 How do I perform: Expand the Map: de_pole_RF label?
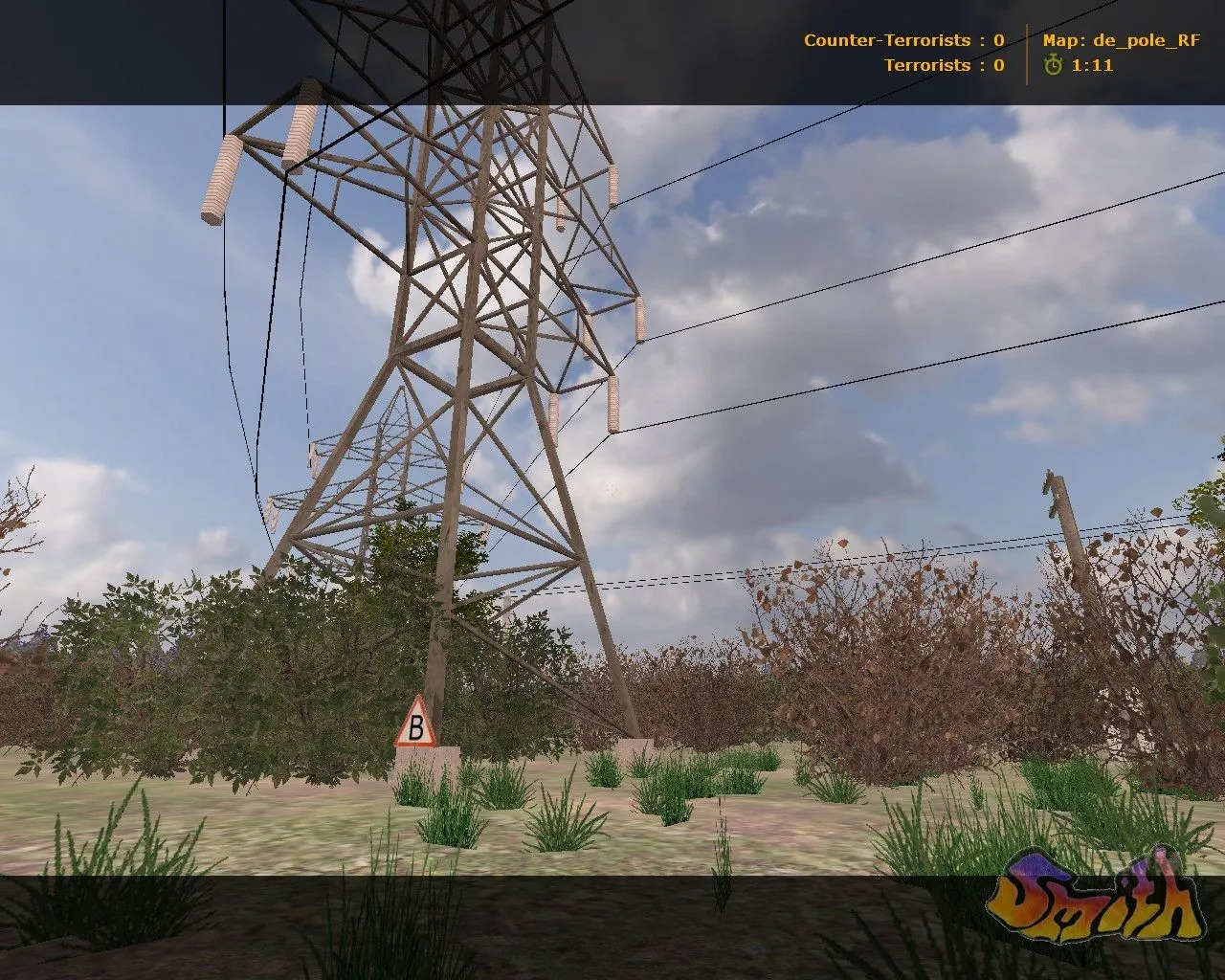[x=1120, y=40]
